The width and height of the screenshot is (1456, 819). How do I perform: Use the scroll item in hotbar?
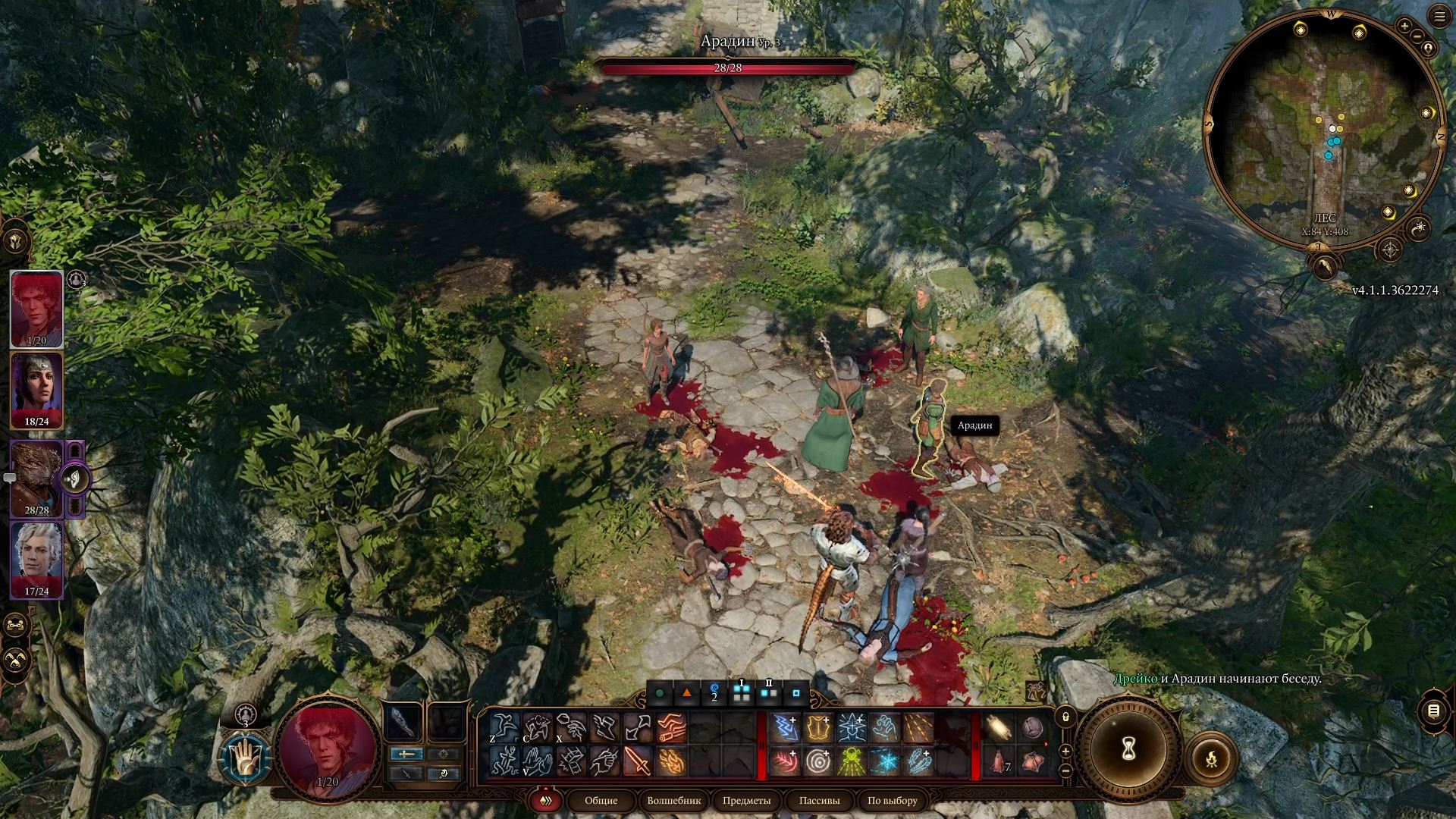(998, 729)
